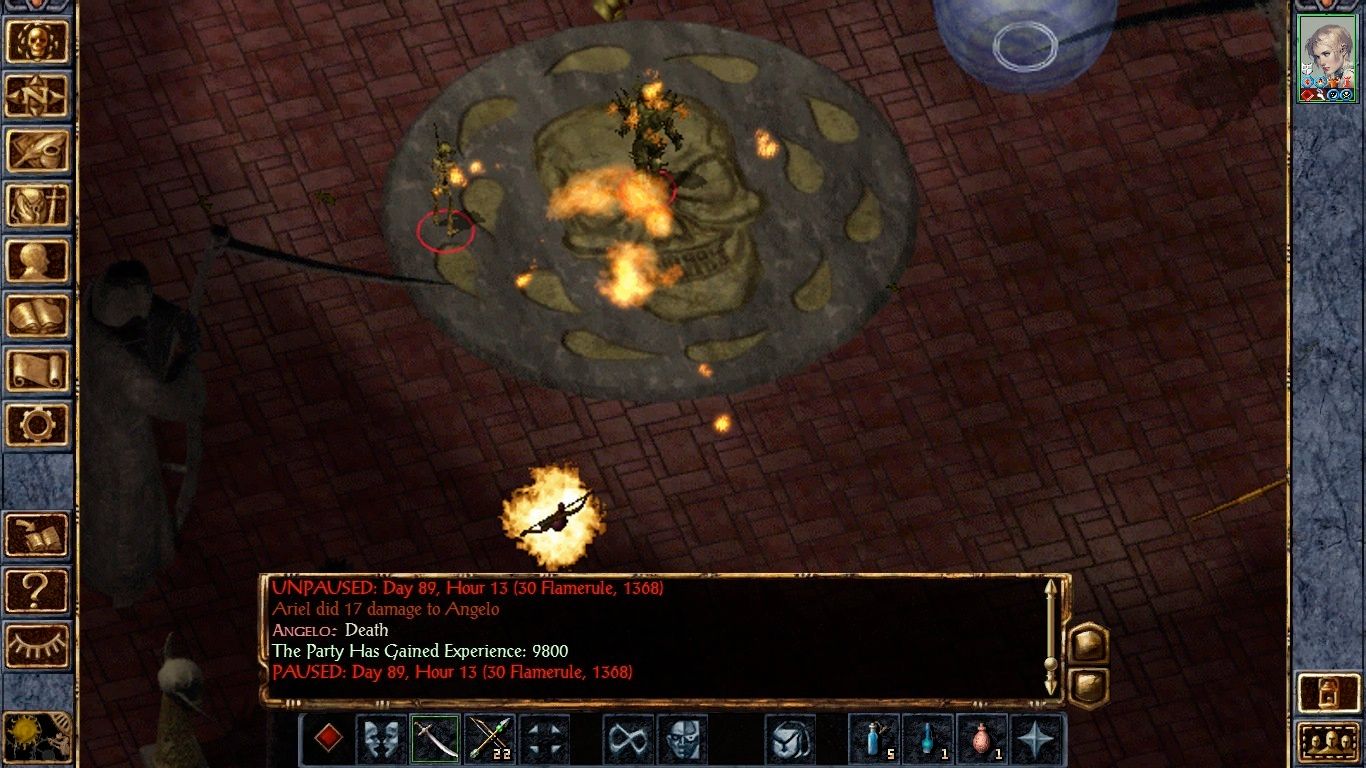Open the menu via the skull icon

pos(38,42)
